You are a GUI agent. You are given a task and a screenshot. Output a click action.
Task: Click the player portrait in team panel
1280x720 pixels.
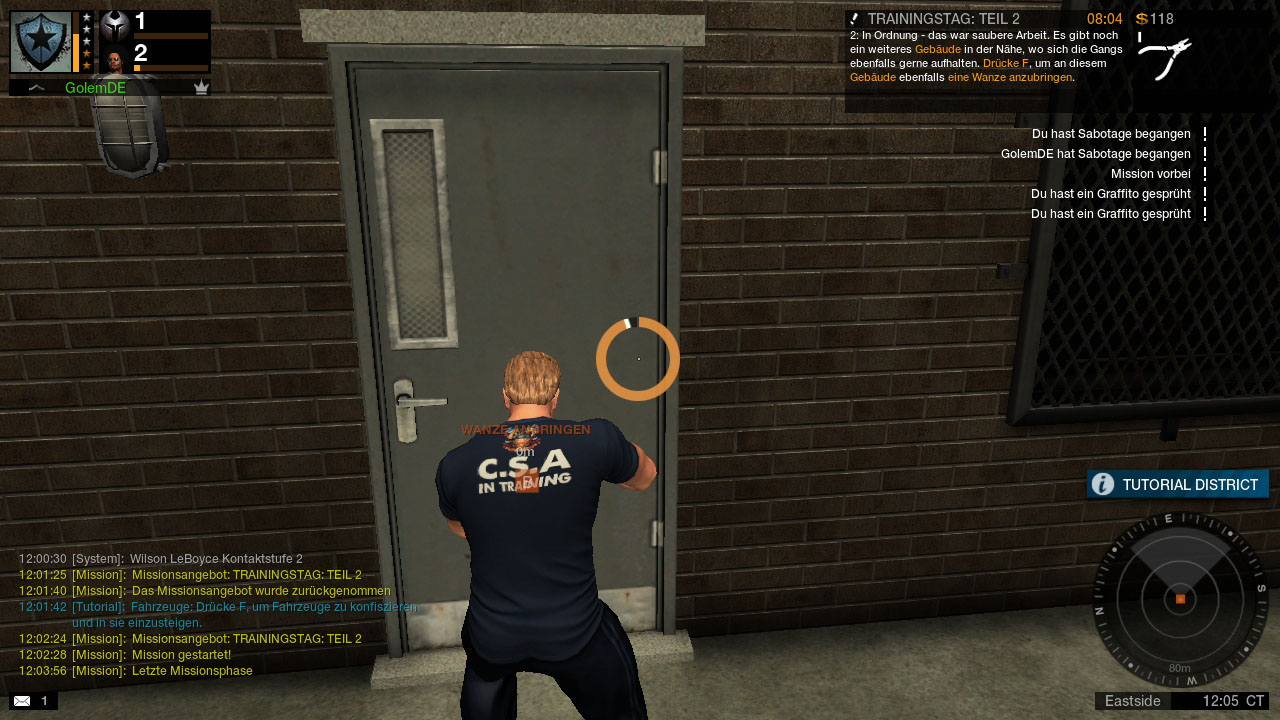click(116, 59)
